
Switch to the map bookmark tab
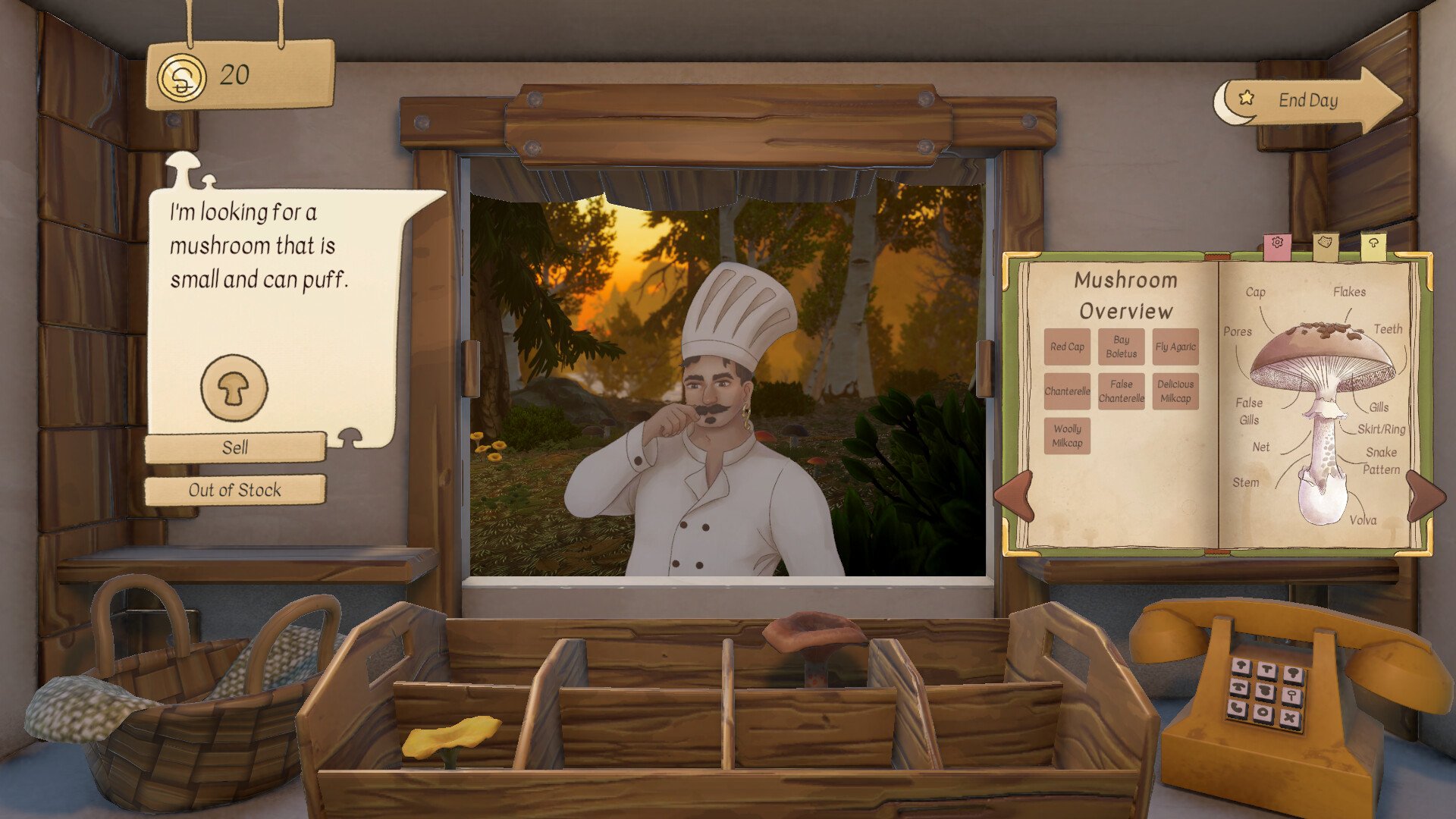click(x=1326, y=245)
